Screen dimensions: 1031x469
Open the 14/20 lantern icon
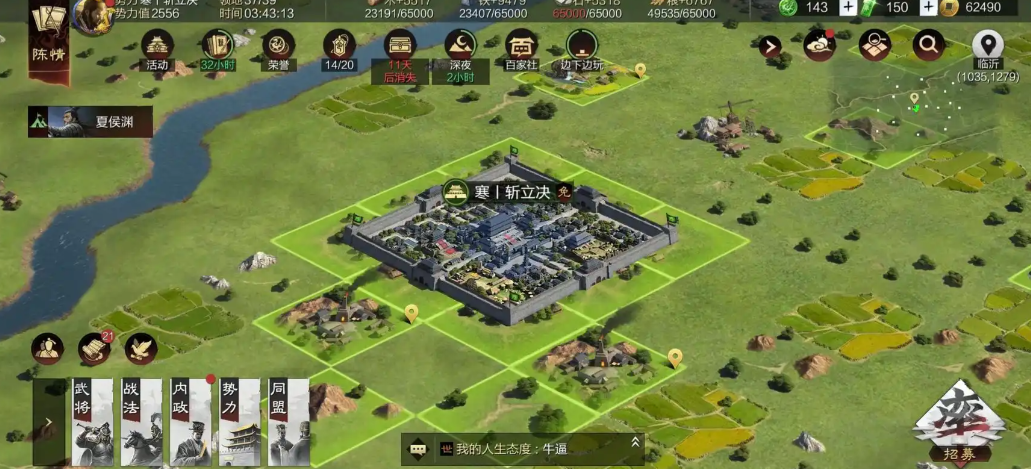pos(339,48)
